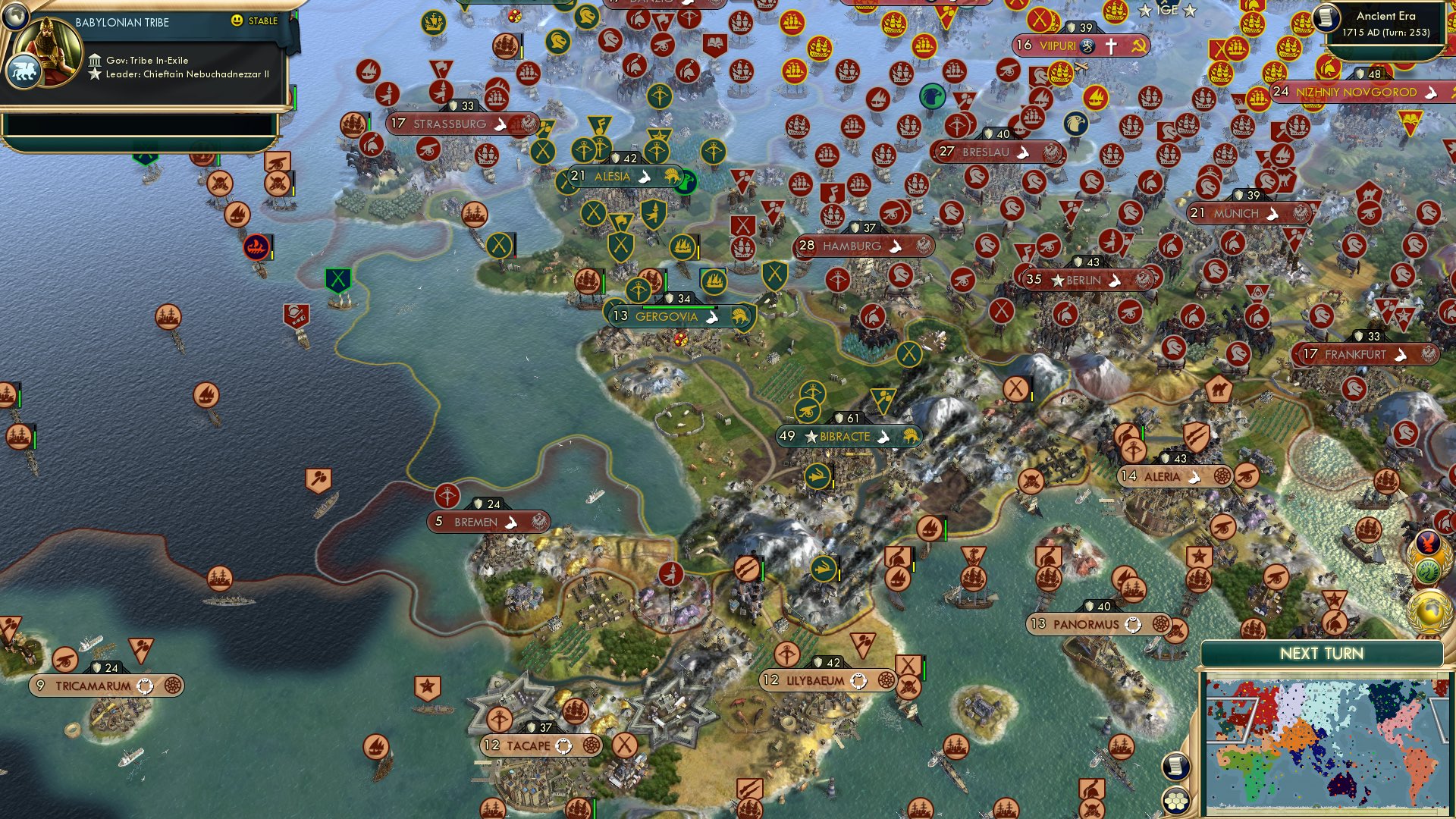
Task: Open the orange eagle social overview icon
Action: coord(1429,541)
